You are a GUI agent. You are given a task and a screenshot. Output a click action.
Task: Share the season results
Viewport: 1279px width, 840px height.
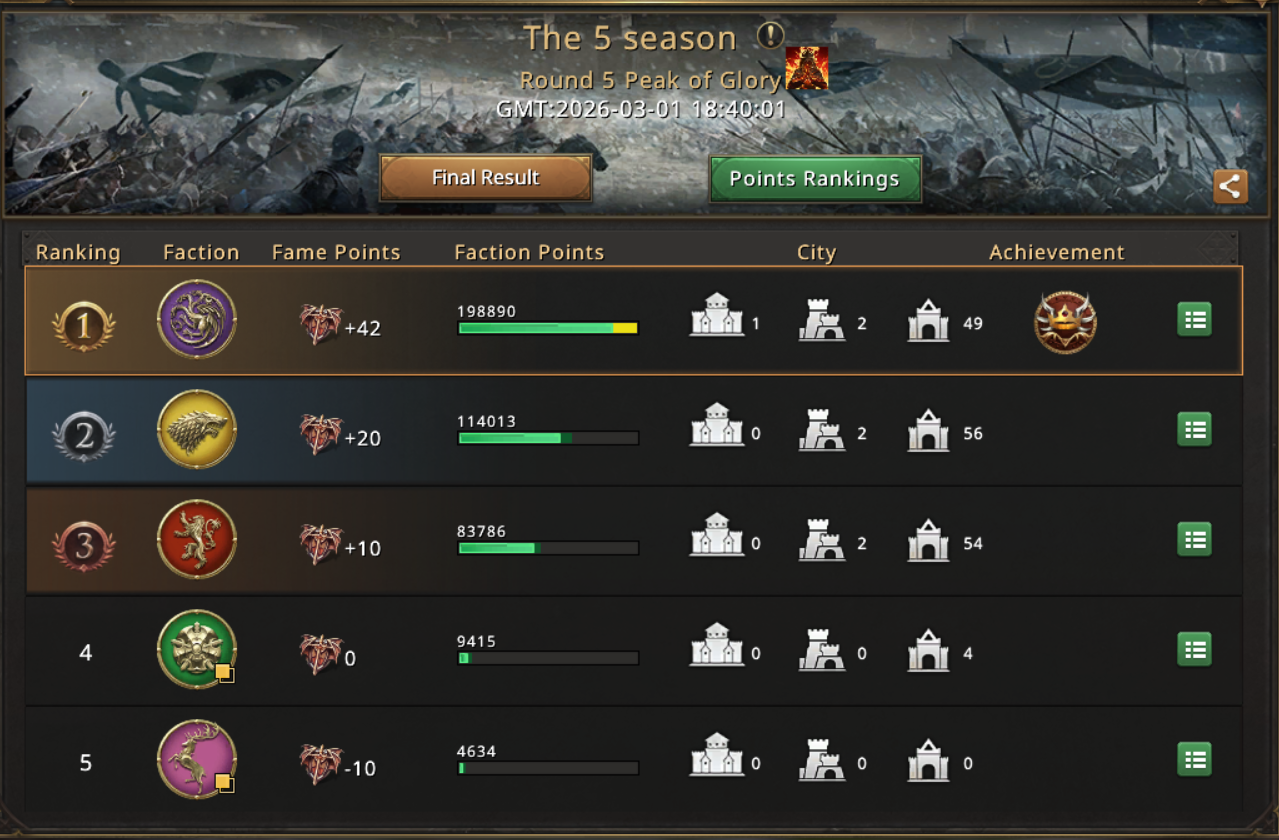(1230, 186)
